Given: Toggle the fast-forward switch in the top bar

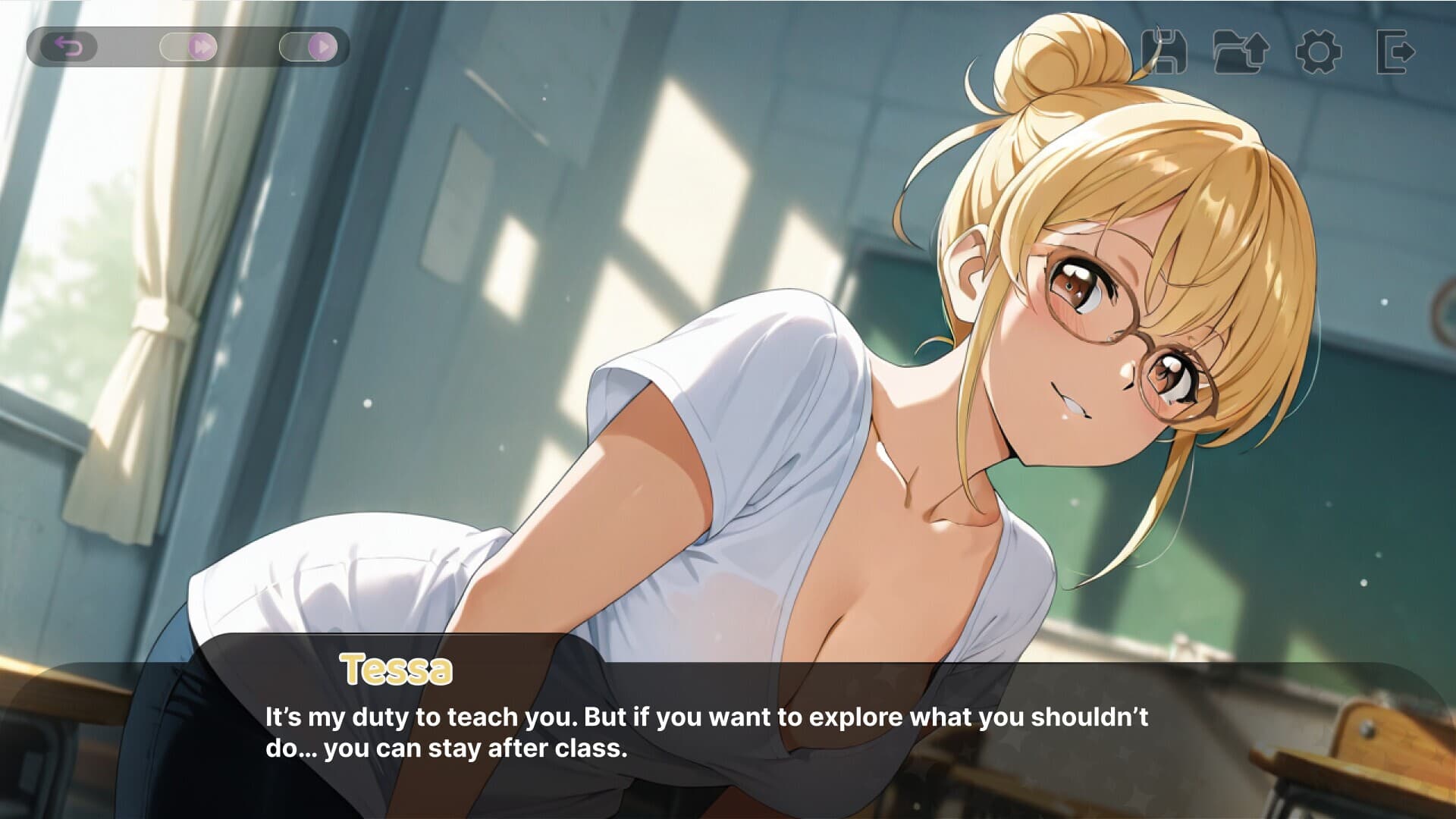Looking at the screenshot, I should tap(186, 47).
